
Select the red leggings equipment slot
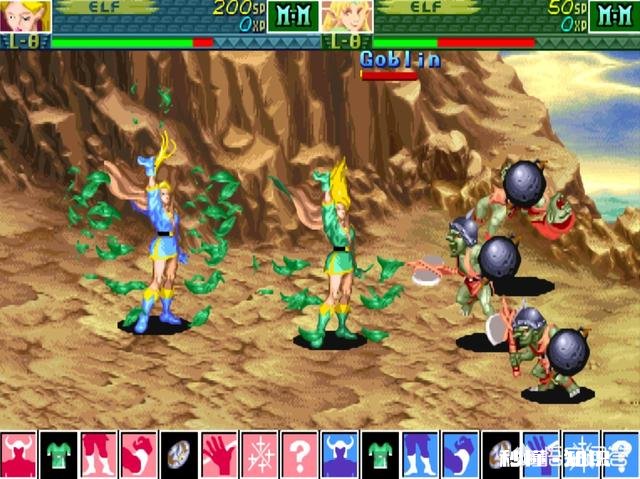coord(99,455)
